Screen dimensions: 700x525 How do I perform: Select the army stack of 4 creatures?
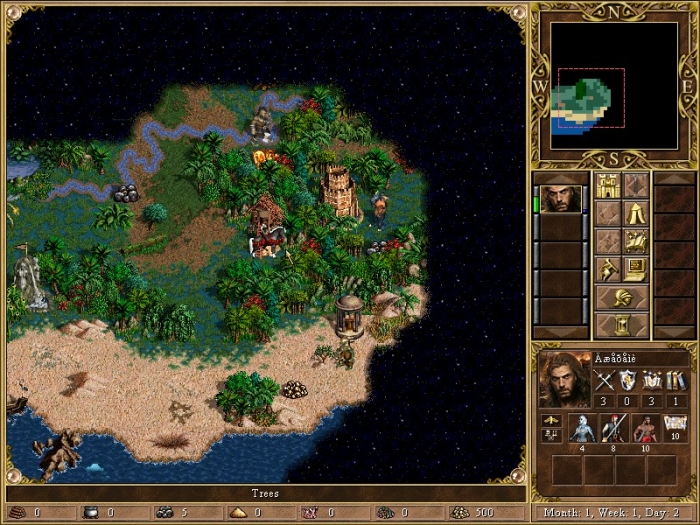point(582,428)
